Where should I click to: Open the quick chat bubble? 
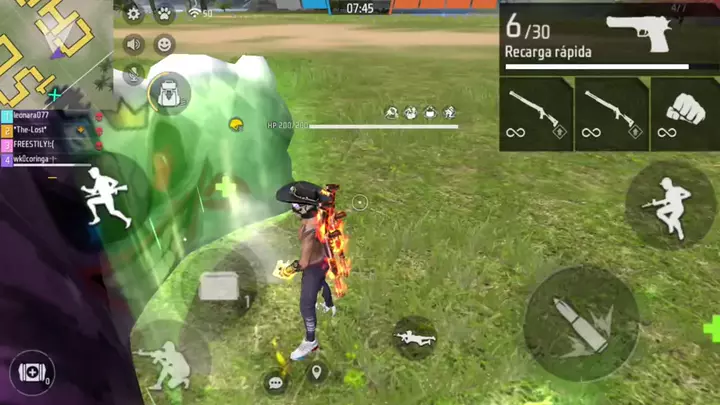tap(275, 381)
